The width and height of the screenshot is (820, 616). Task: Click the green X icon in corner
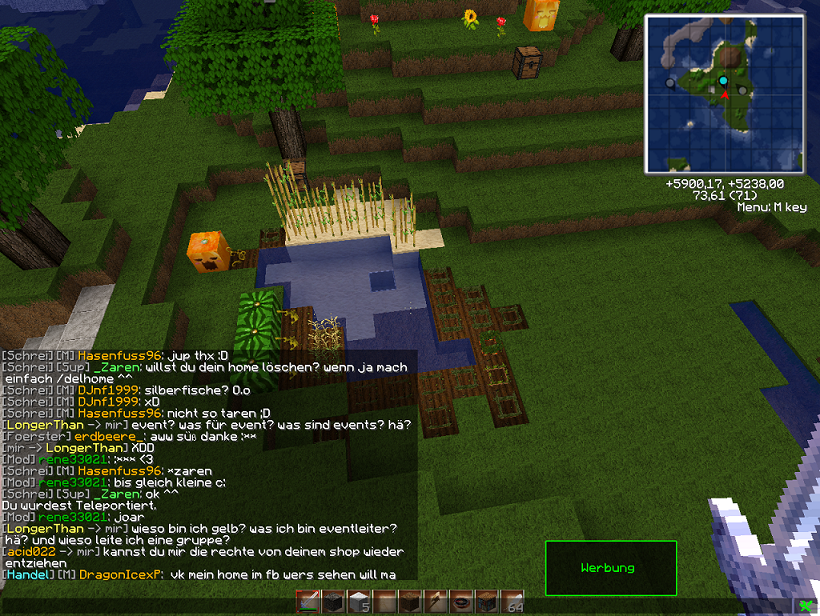[x=807, y=605]
